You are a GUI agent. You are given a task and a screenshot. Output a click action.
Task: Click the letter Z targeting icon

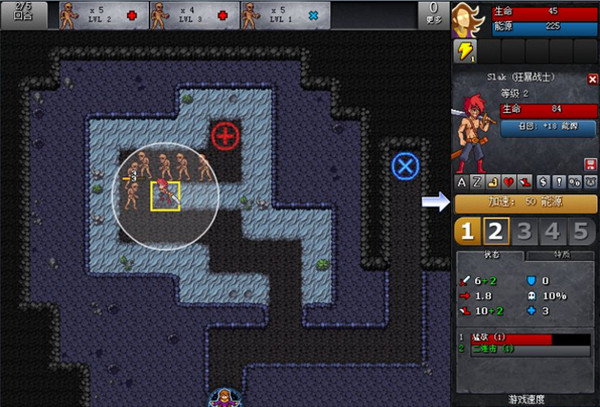coord(477,182)
